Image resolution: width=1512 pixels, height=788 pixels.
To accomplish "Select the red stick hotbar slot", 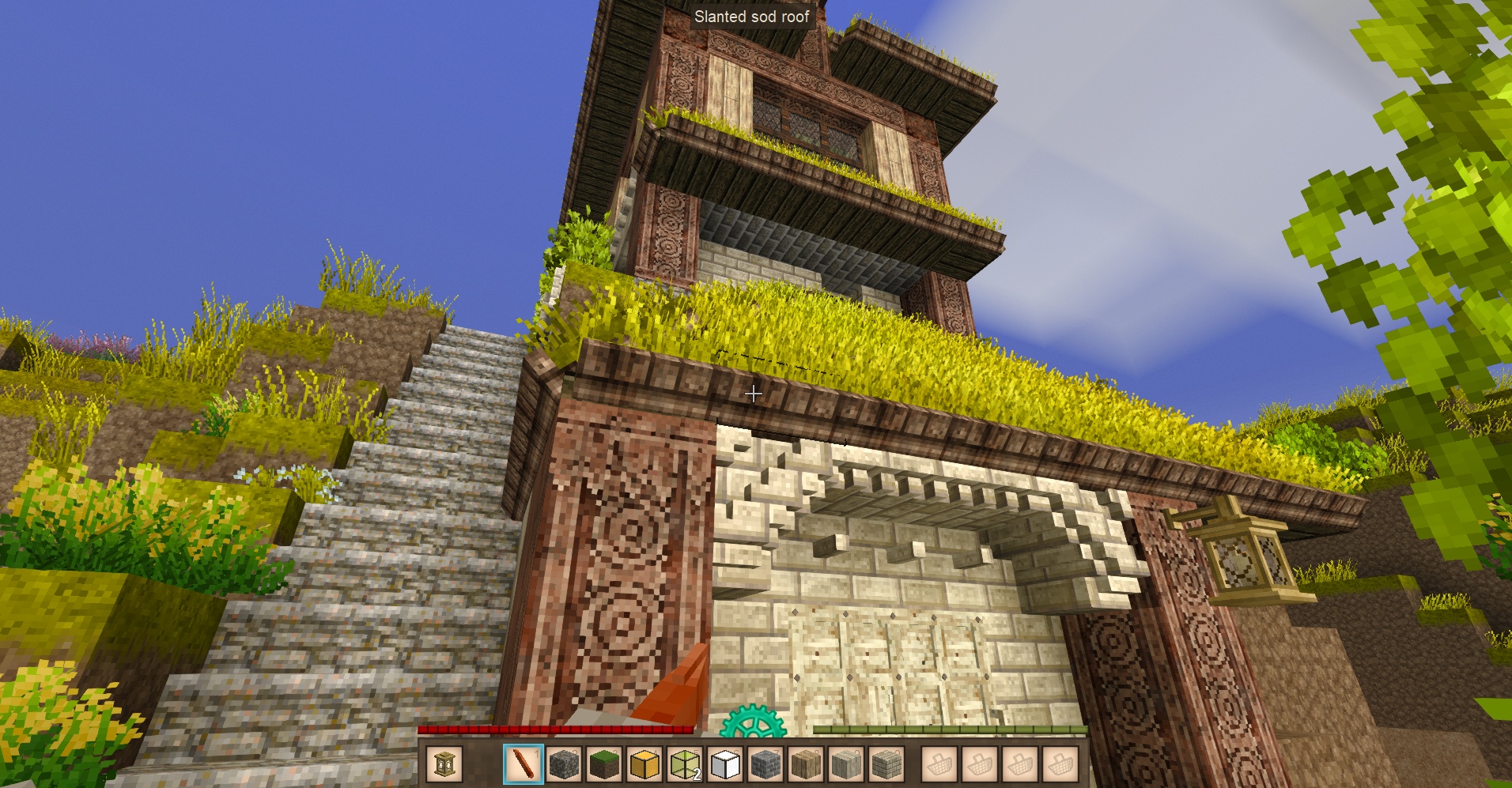I will pos(524,764).
